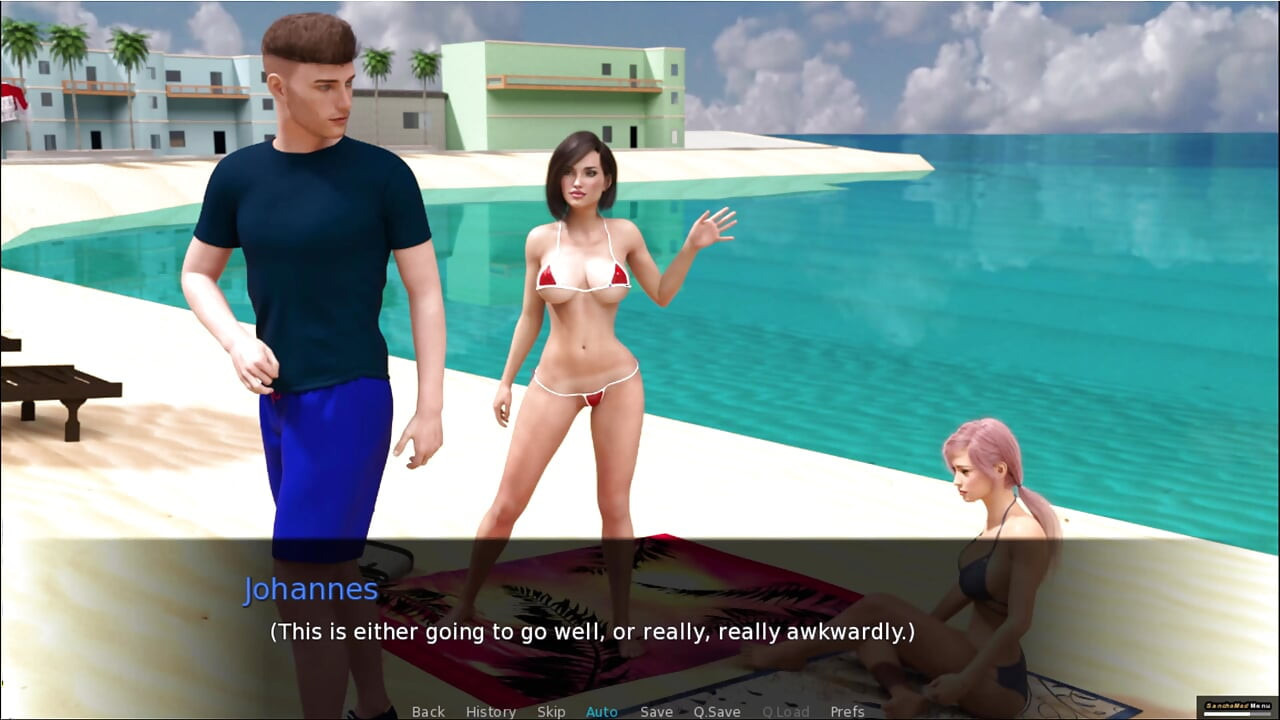This screenshot has width=1280, height=720.
Task: Disable Auto-forward mode
Action: pyautogui.click(x=602, y=711)
